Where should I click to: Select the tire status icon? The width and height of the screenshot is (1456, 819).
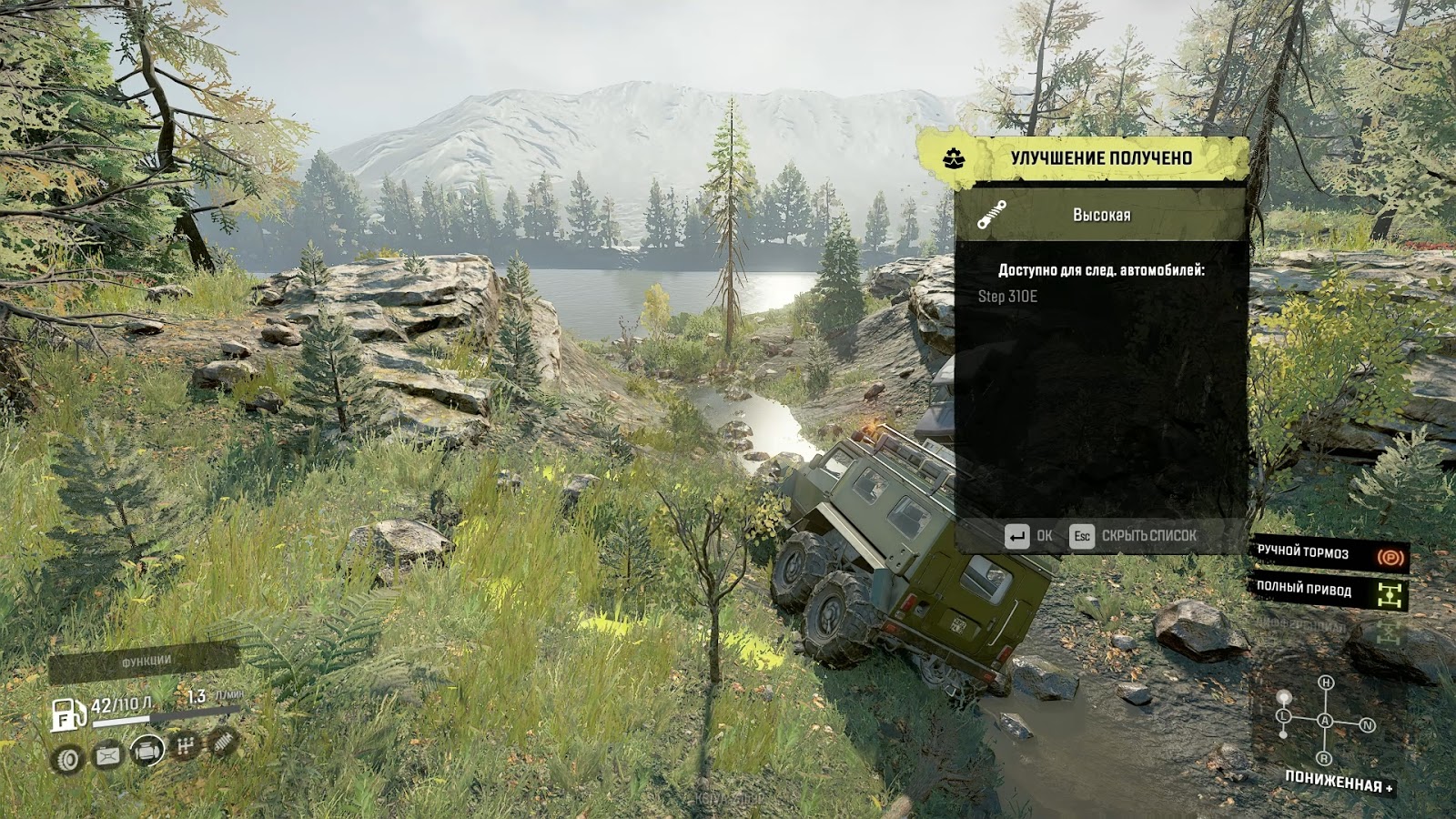click(67, 758)
